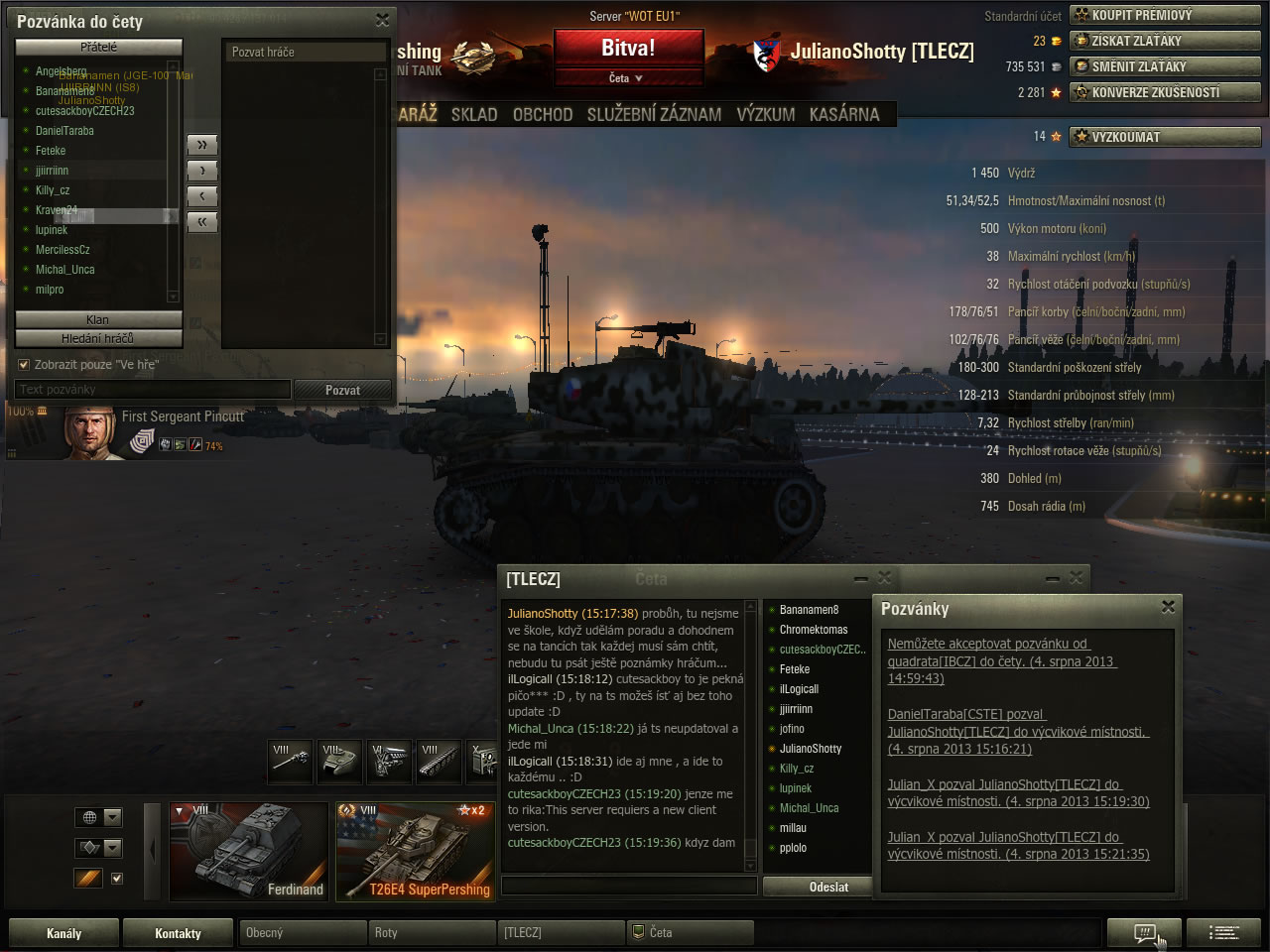Close the Pozvánka do čety window
This screenshot has height=952, width=1270.
pyautogui.click(x=383, y=20)
